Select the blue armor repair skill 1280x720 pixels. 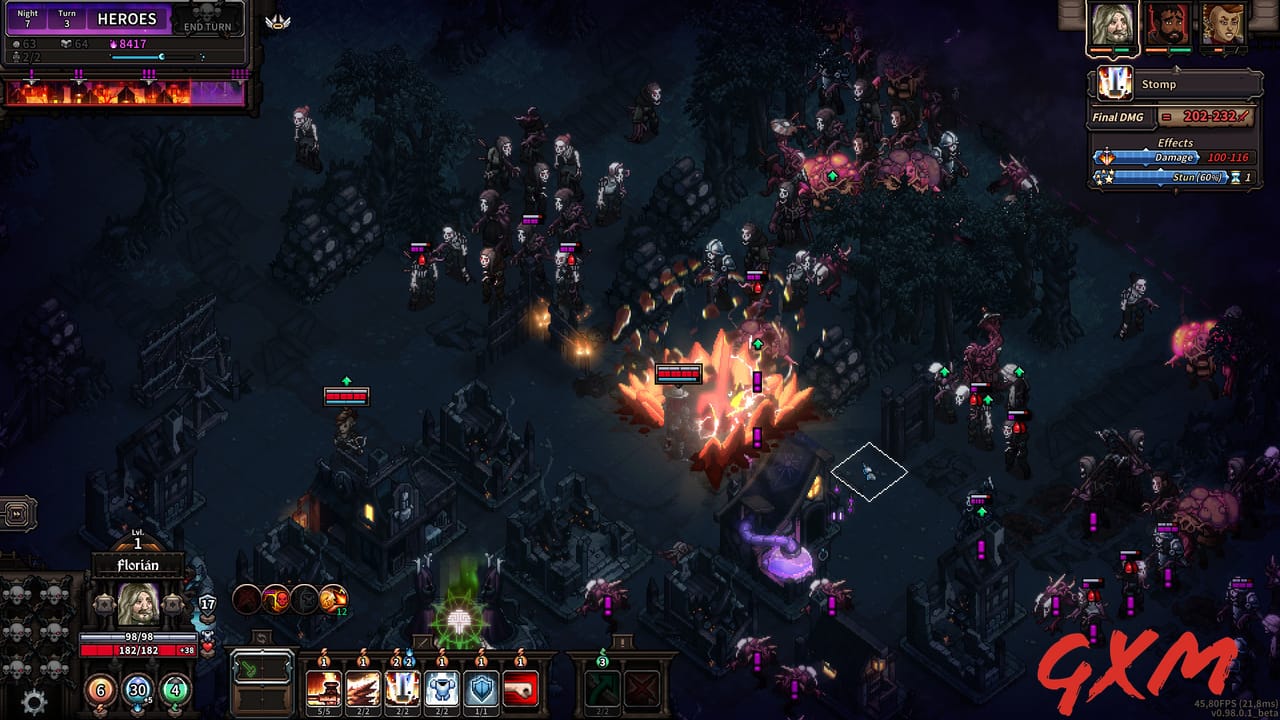(442, 688)
